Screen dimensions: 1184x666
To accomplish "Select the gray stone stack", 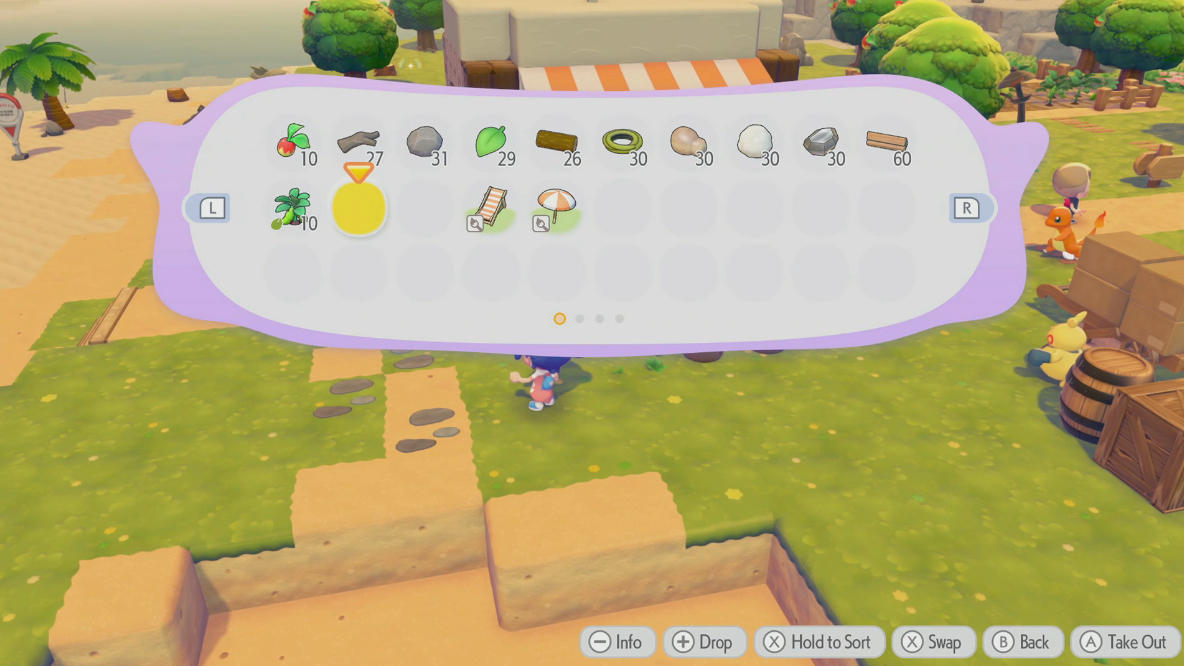I will coord(424,143).
